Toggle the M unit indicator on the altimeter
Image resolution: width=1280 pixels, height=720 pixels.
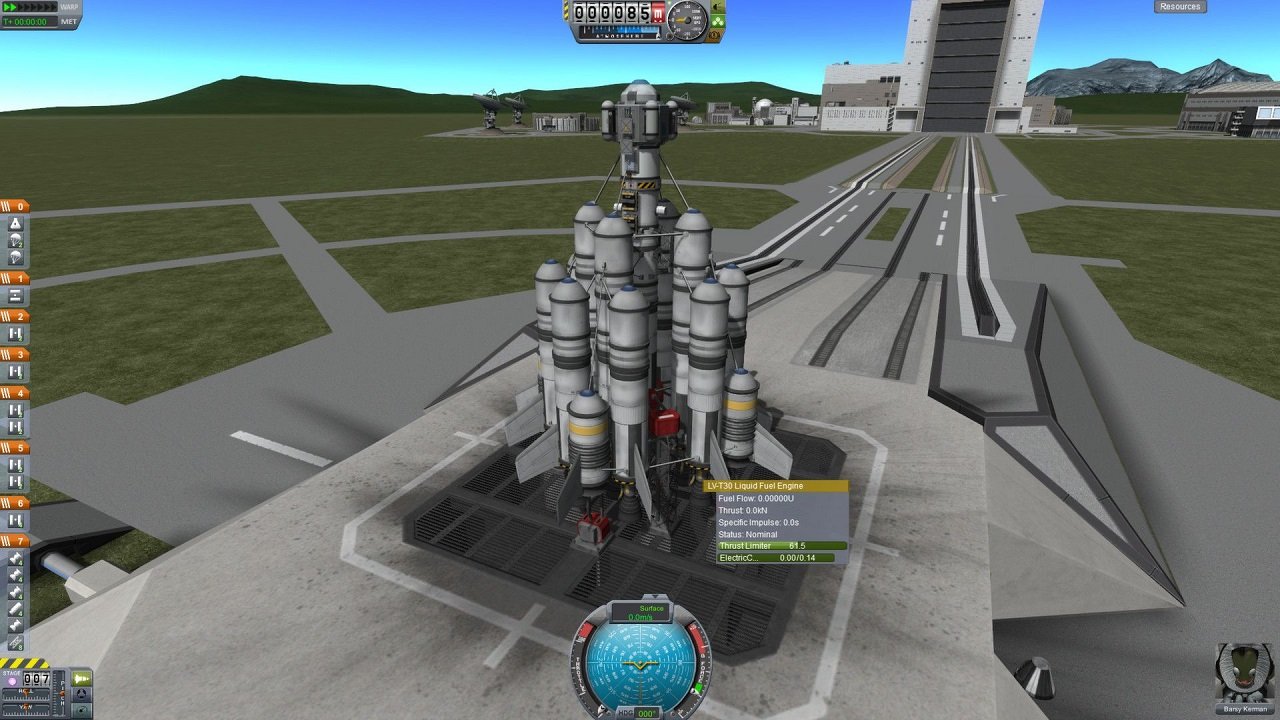click(x=657, y=10)
